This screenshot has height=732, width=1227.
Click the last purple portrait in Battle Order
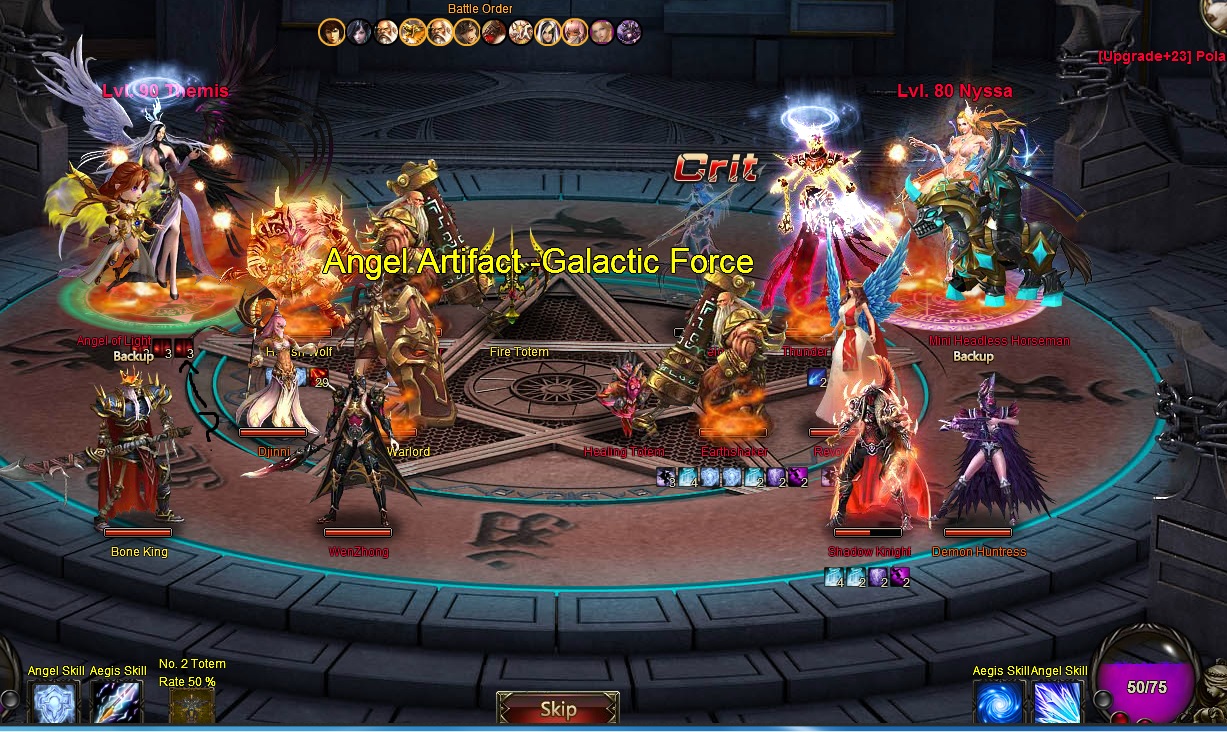(x=629, y=32)
